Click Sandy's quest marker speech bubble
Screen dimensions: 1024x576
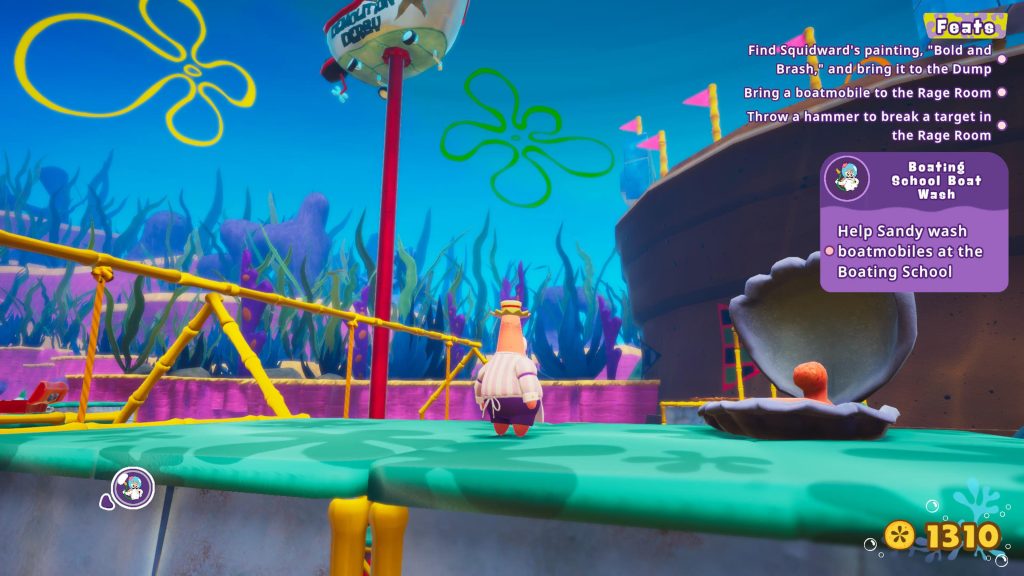[131, 489]
